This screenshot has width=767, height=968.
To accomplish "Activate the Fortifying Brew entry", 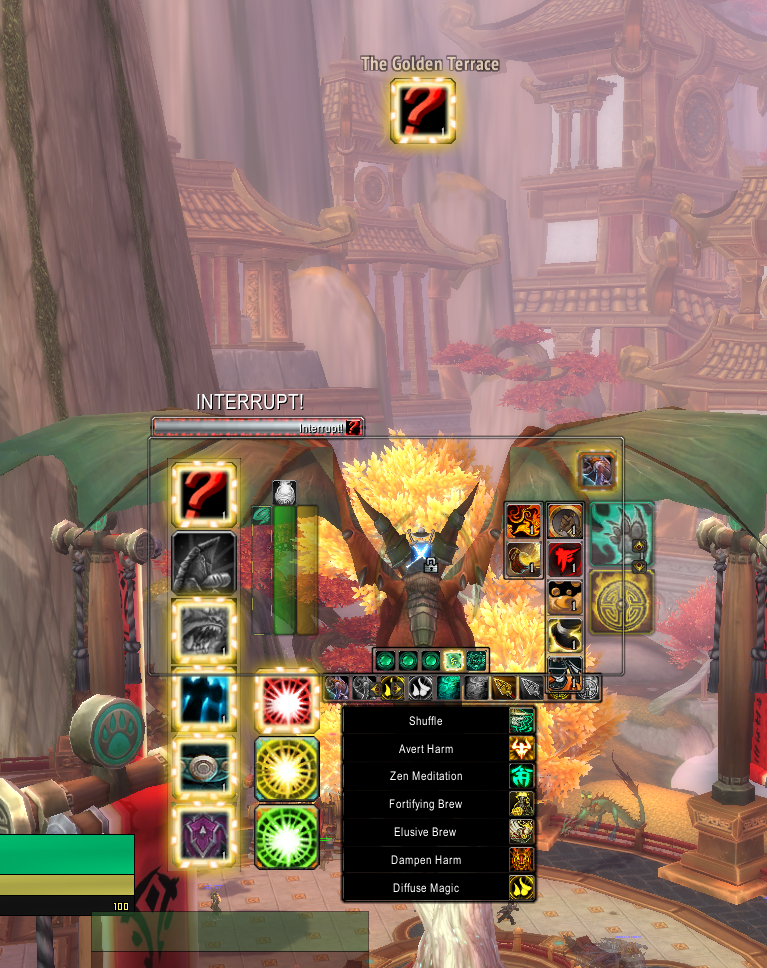I will pos(426,804).
